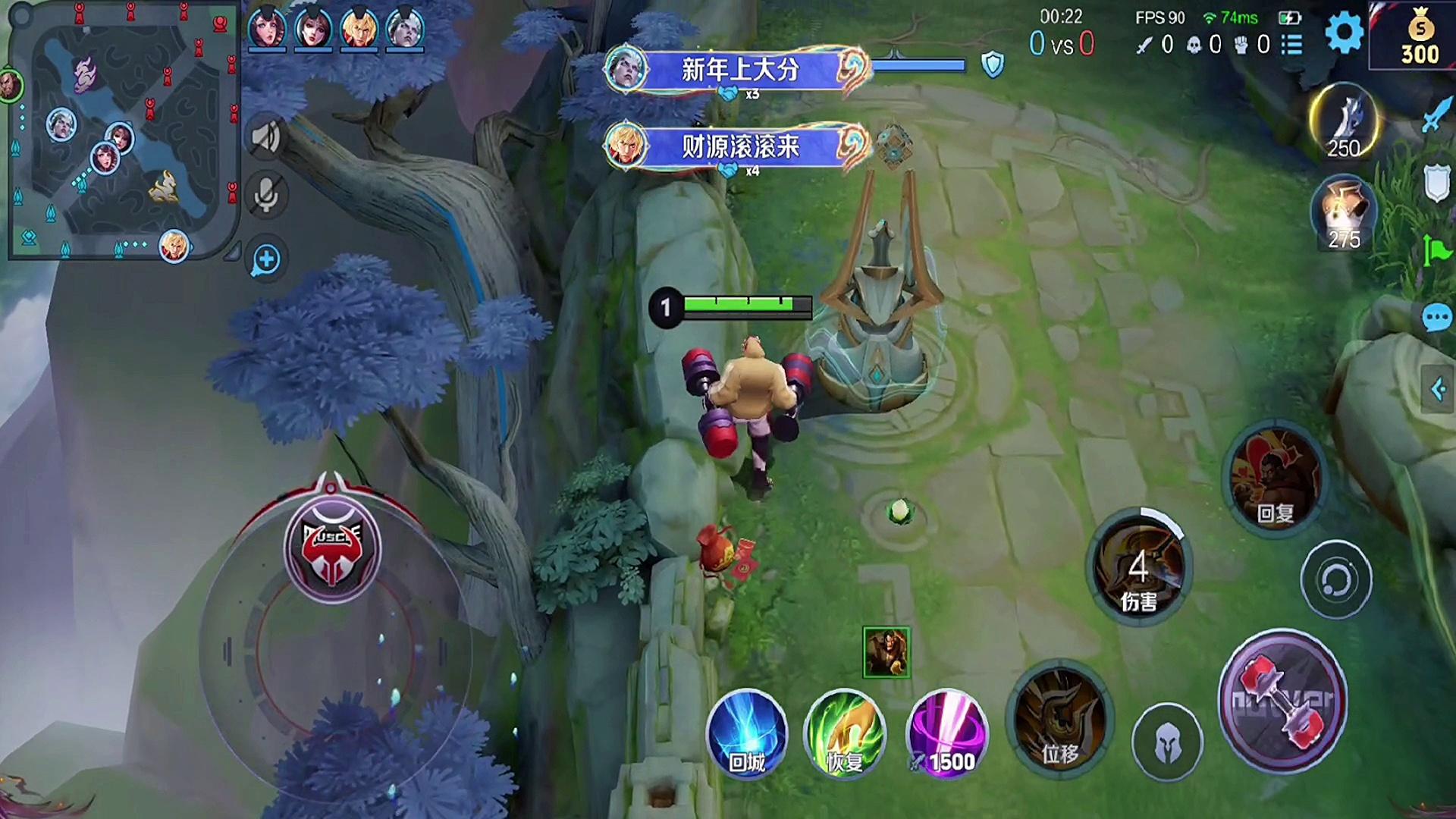Send the green flag rally signal
The height and width of the screenshot is (819, 1456).
pyautogui.click(x=1436, y=250)
